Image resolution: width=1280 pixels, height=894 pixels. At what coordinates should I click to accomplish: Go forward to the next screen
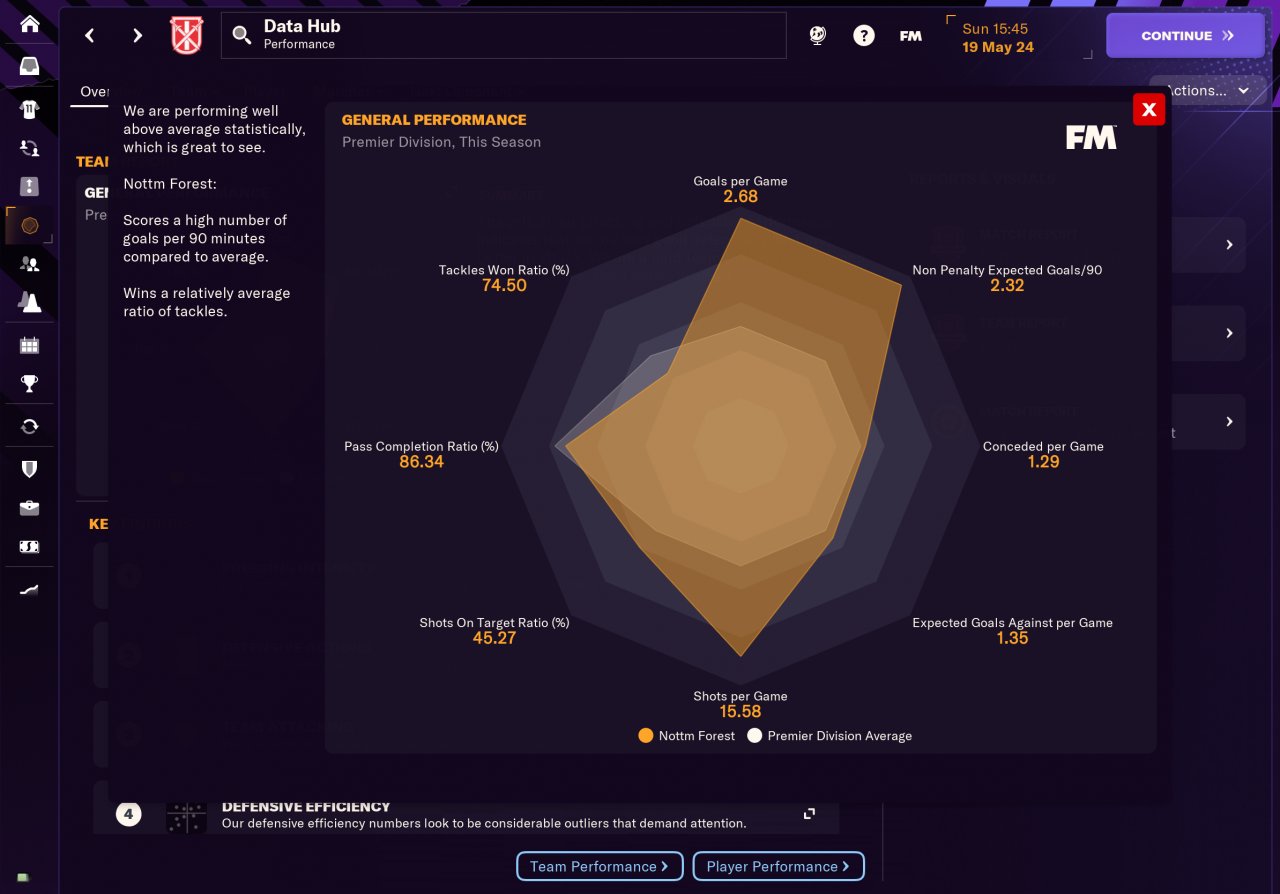137,36
